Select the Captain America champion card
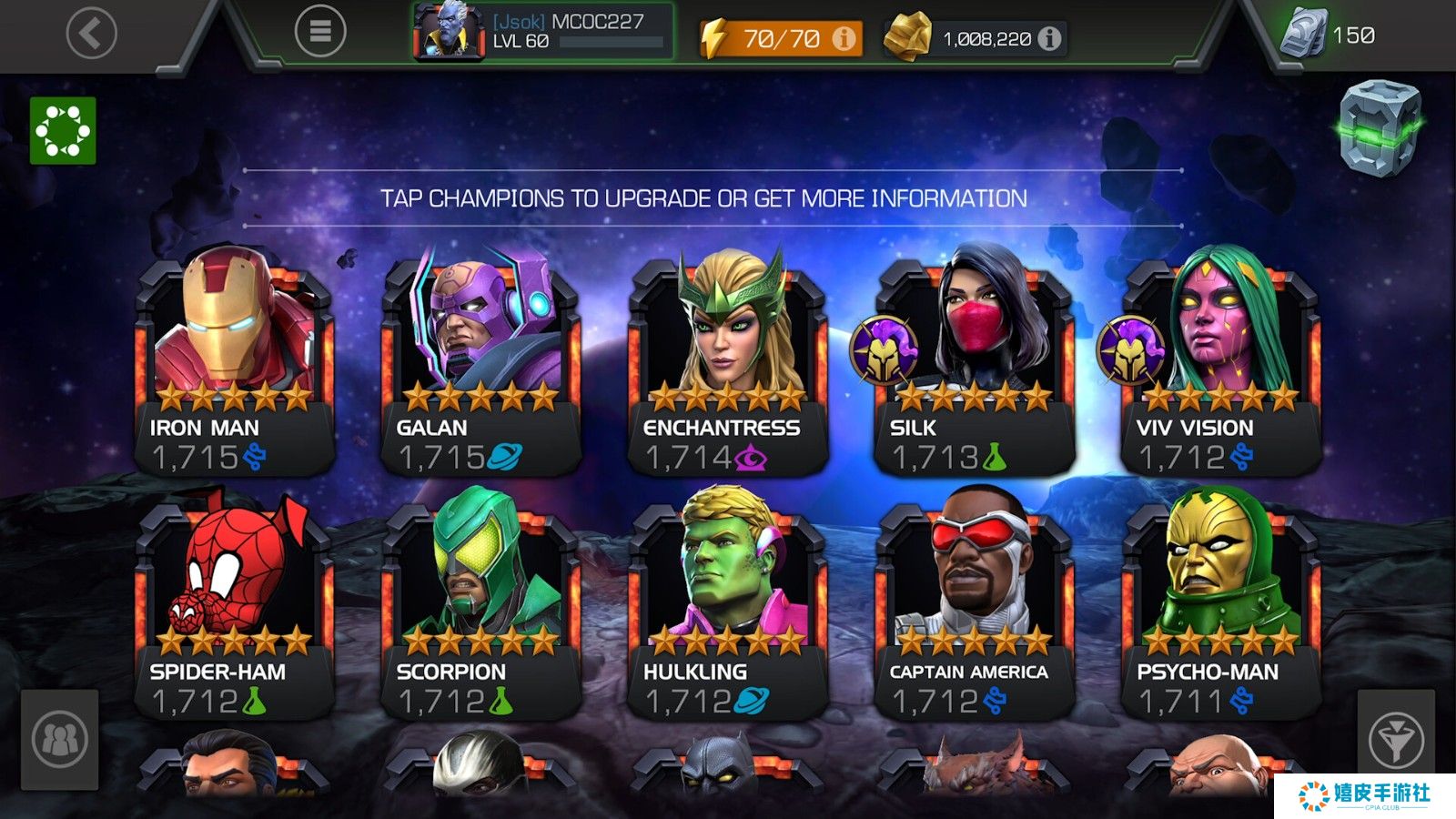 [x=974, y=608]
